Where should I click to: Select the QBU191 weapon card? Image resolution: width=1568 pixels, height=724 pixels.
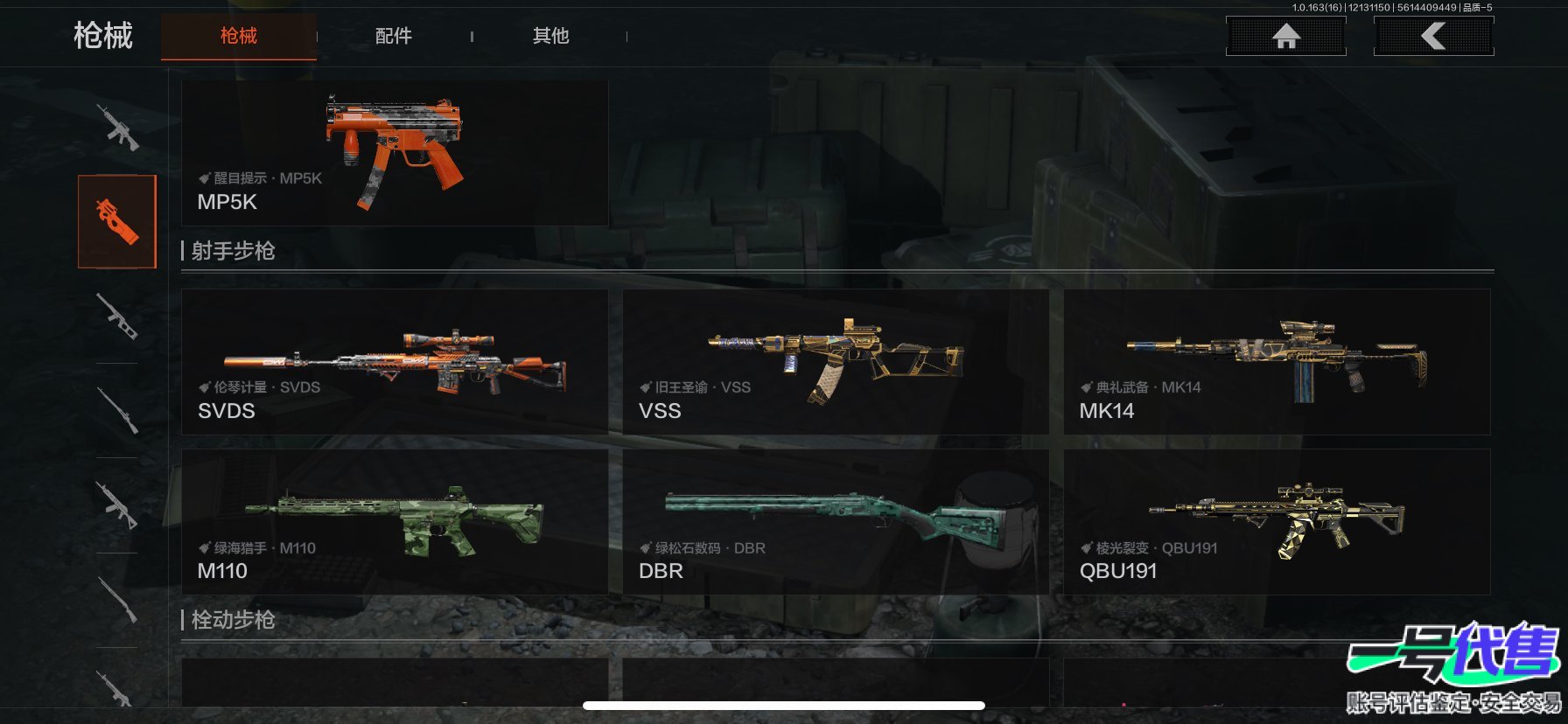point(1276,522)
